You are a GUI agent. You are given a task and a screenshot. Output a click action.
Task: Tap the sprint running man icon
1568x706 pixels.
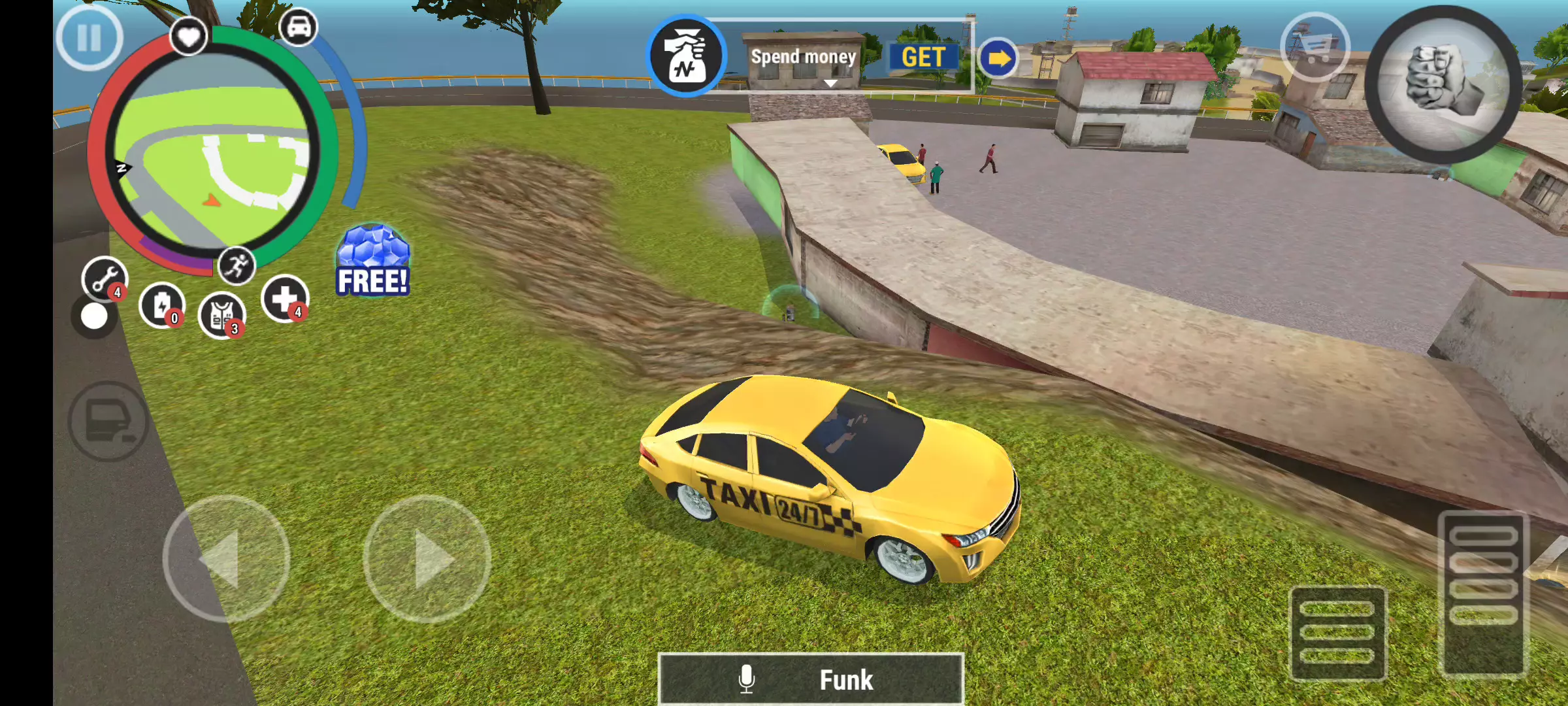pyautogui.click(x=236, y=265)
